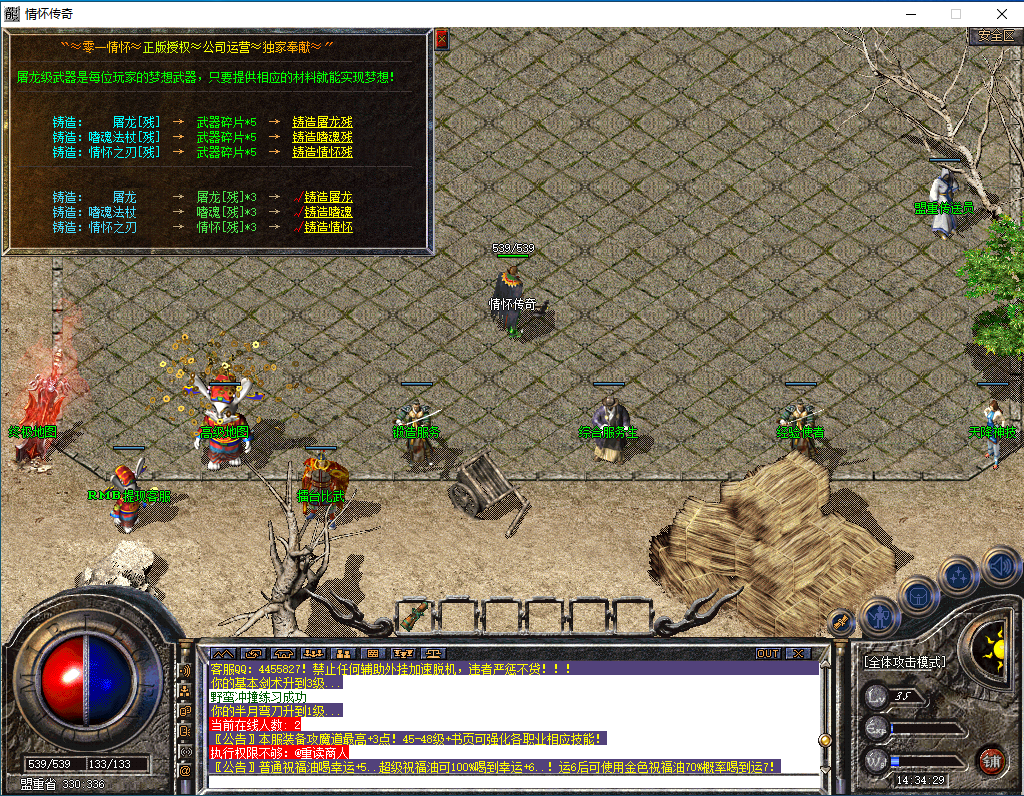Click the 铸造情怀残 forge link

click(x=322, y=152)
